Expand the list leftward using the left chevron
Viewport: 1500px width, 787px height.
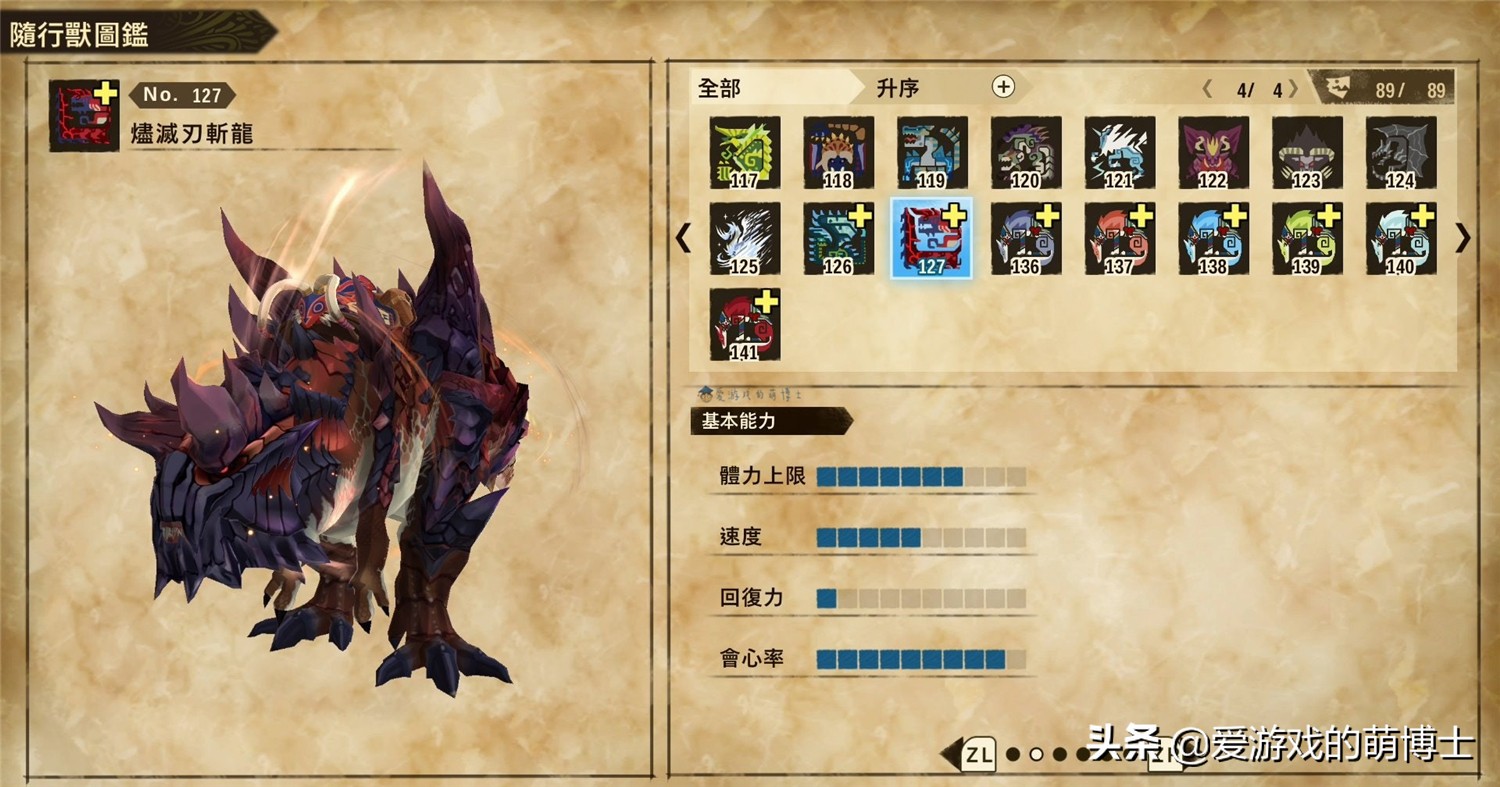(684, 239)
